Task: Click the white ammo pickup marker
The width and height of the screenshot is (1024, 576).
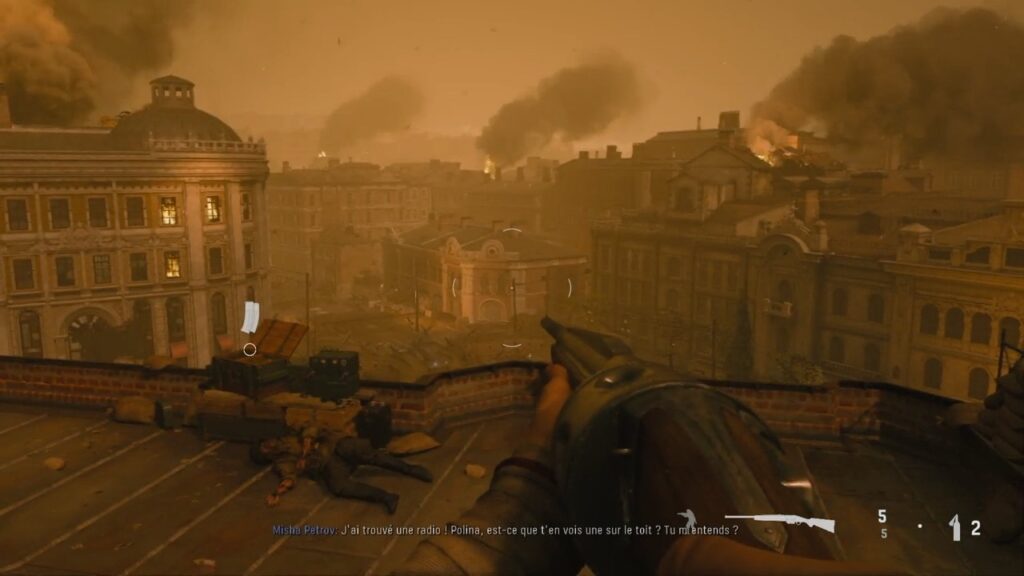Action: (x=250, y=317)
